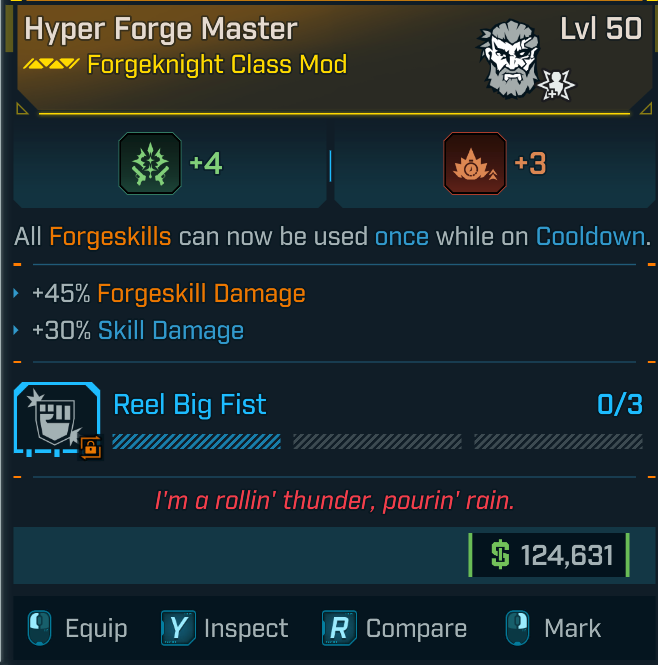Select the green +4 skill icon
658x665 pixels.
[150, 163]
